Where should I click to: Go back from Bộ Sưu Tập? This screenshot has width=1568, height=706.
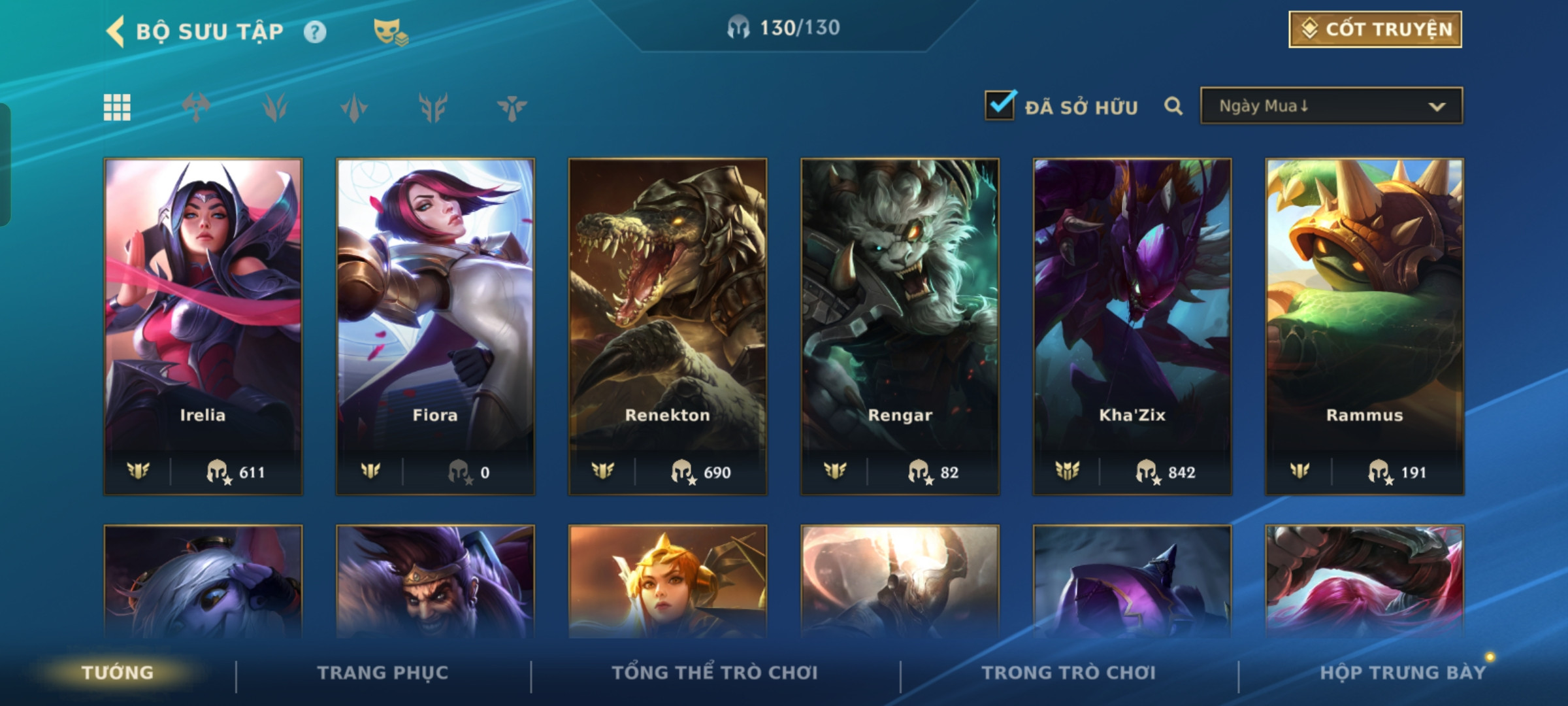pos(116,31)
